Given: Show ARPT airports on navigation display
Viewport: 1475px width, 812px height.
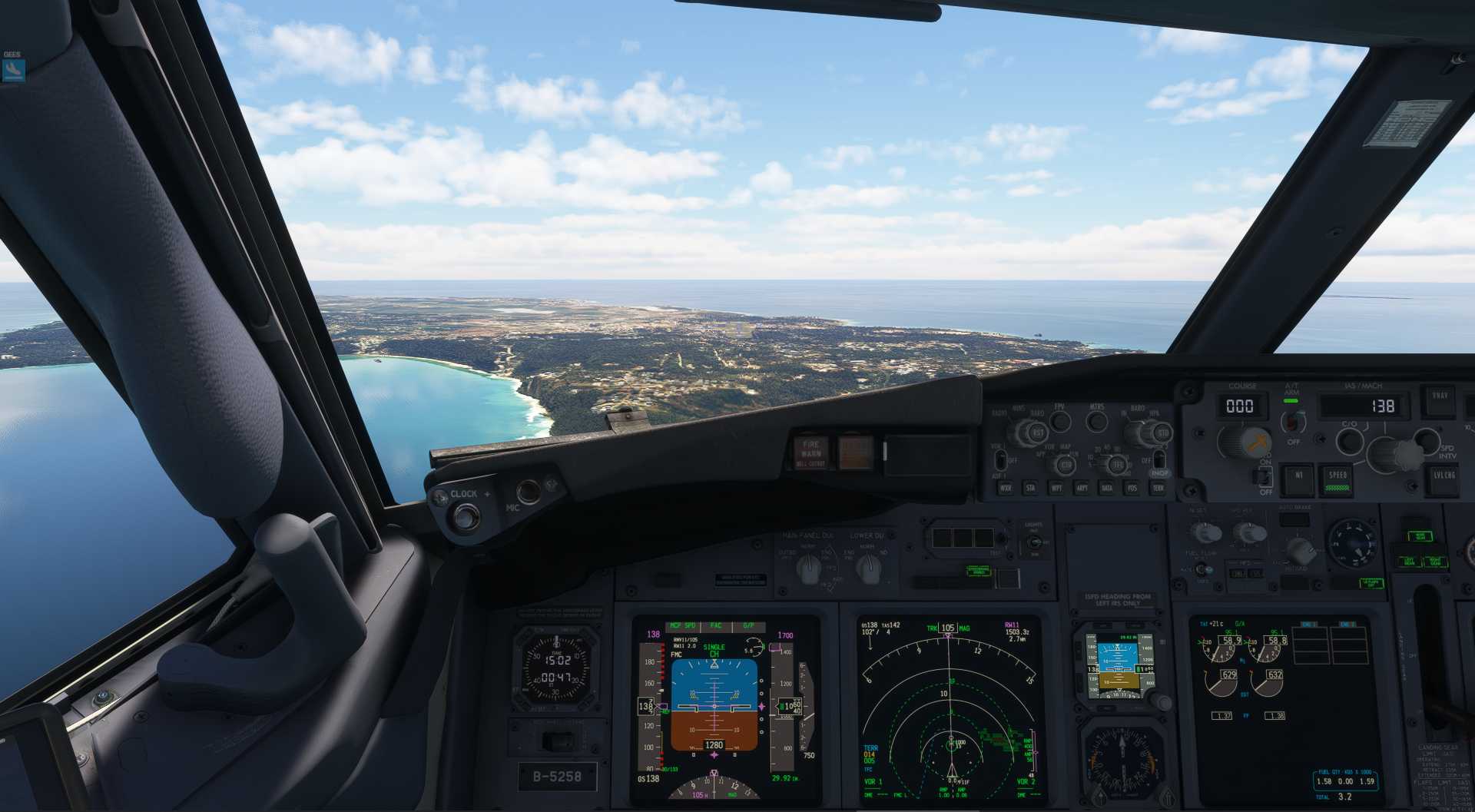Looking at the screenshot, I should 1082,488.
